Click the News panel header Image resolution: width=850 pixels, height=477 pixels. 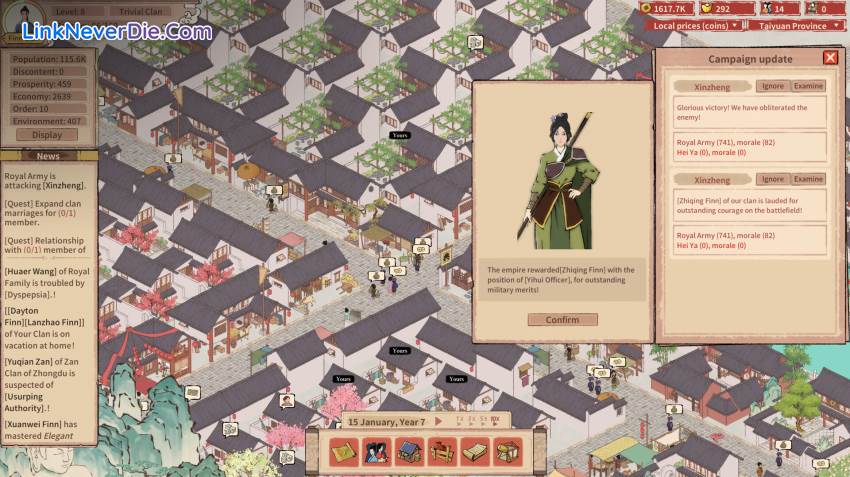[x=48, y=156]
